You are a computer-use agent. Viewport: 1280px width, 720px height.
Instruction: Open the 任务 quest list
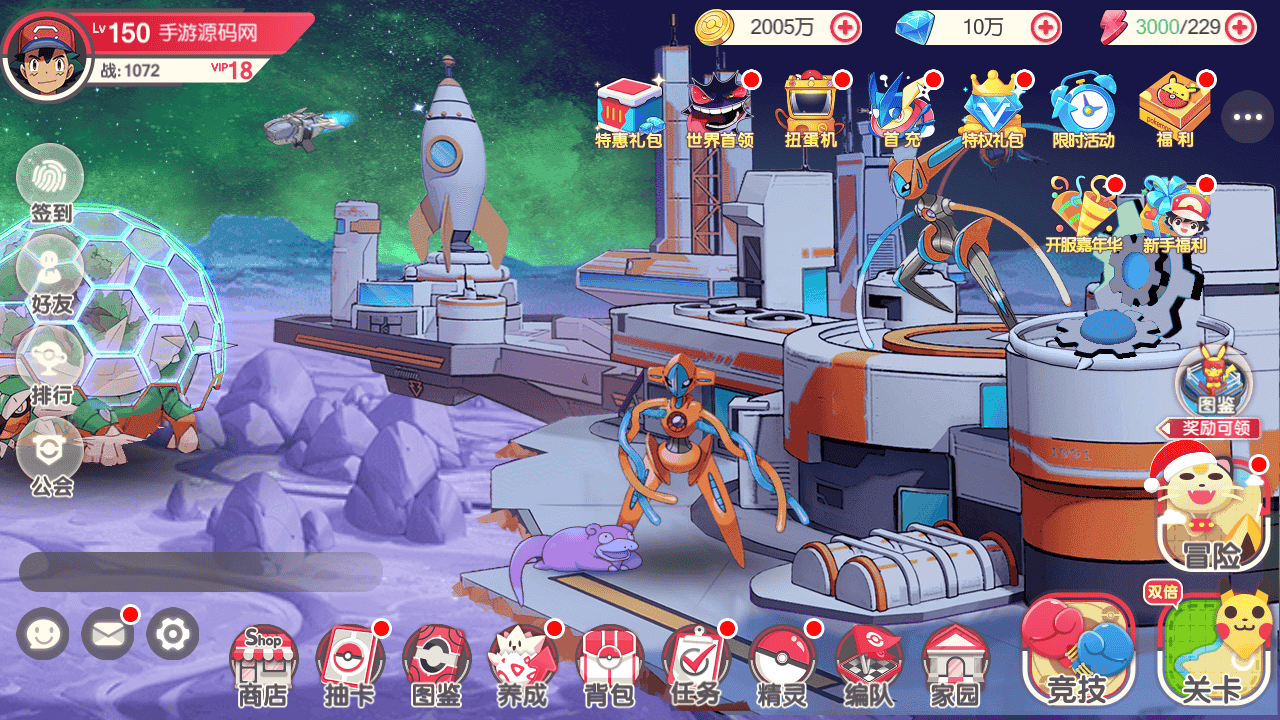tap(695, 665)
